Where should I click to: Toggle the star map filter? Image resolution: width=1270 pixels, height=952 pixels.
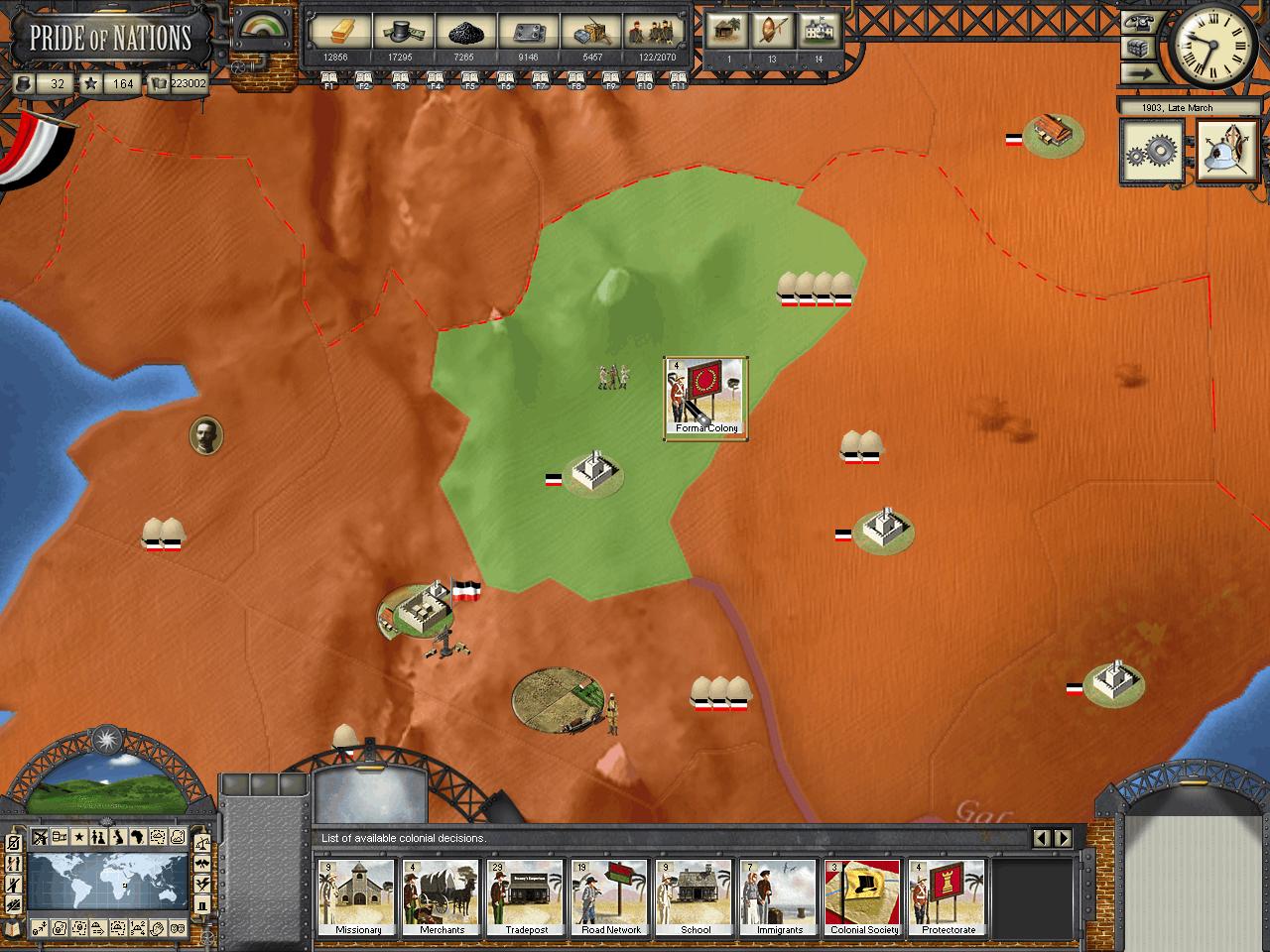78,837
